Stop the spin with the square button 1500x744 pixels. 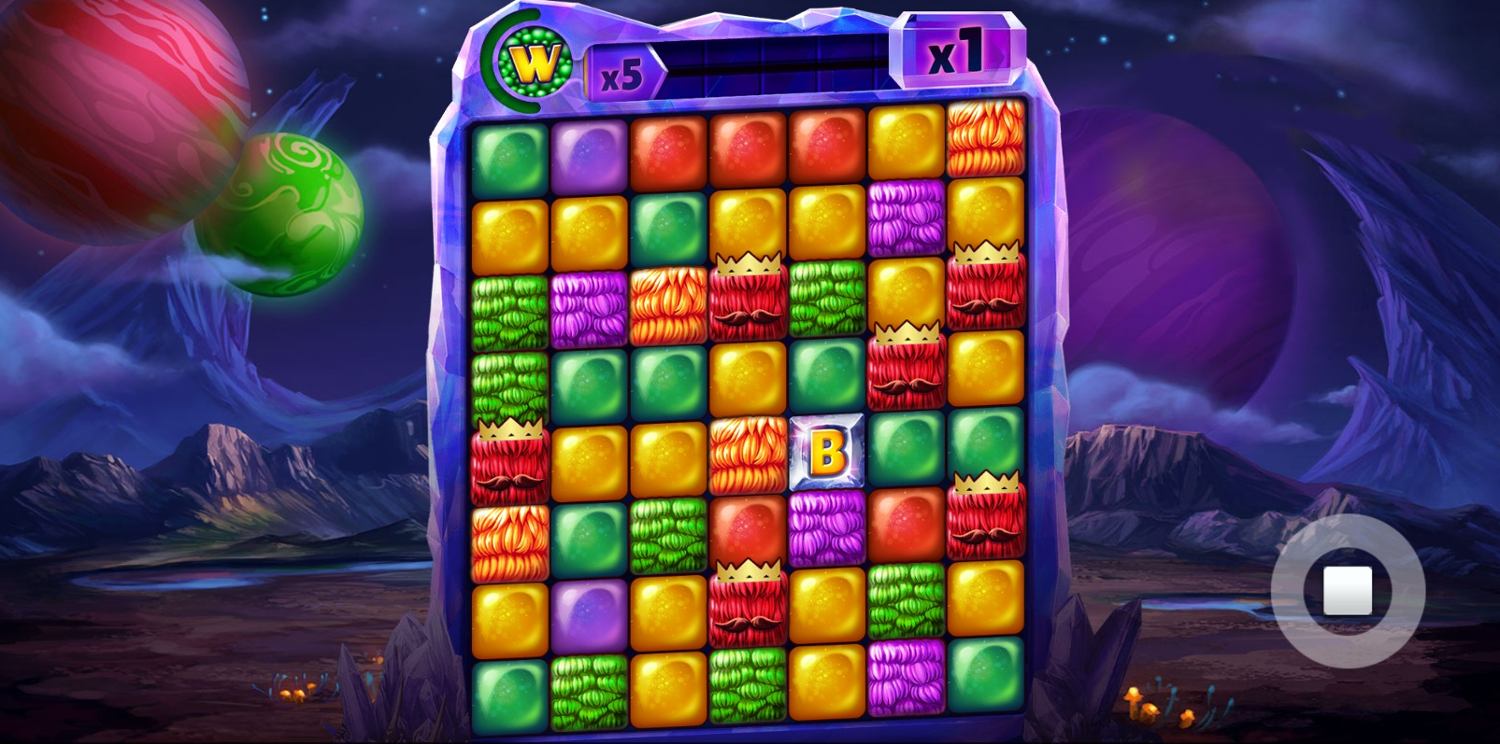(1347, 591)
